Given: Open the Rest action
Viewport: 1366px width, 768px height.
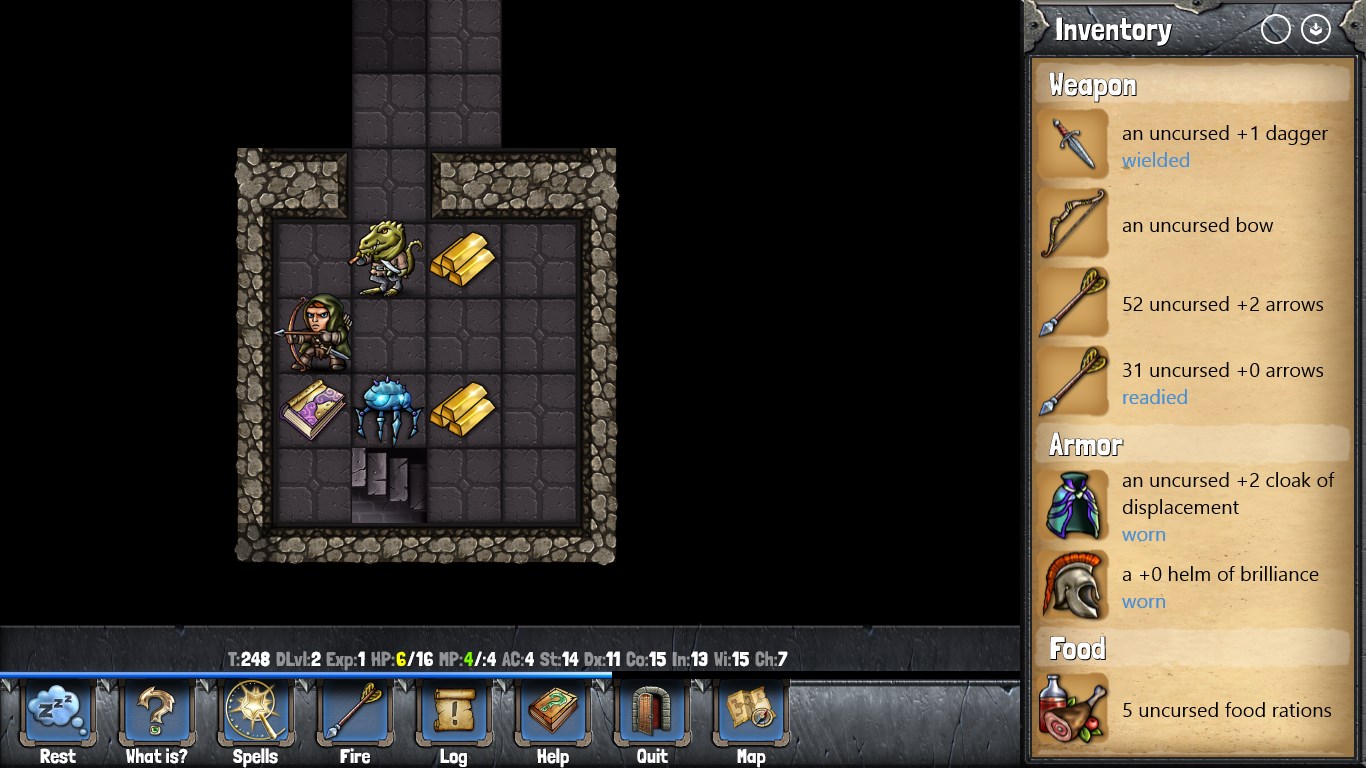Looking at the screenshot, I should [58, 712].
